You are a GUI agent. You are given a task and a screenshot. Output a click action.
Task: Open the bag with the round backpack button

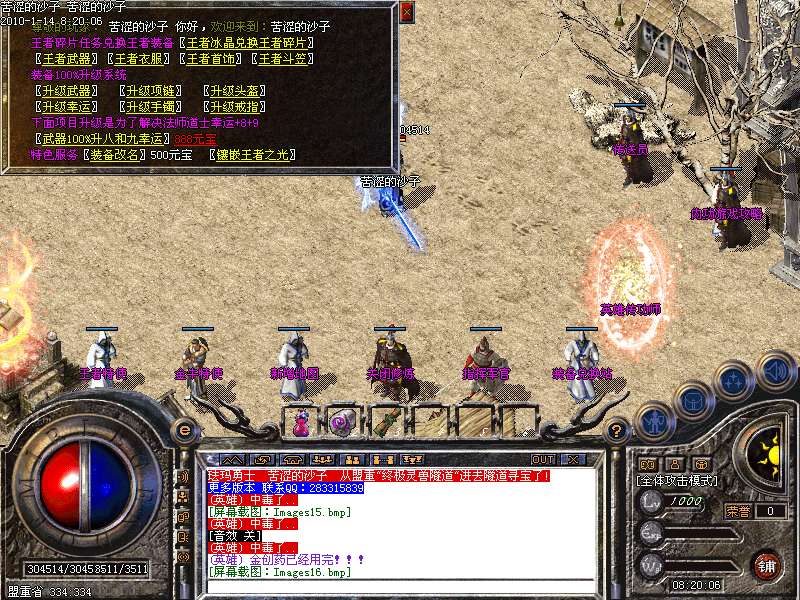692,398
